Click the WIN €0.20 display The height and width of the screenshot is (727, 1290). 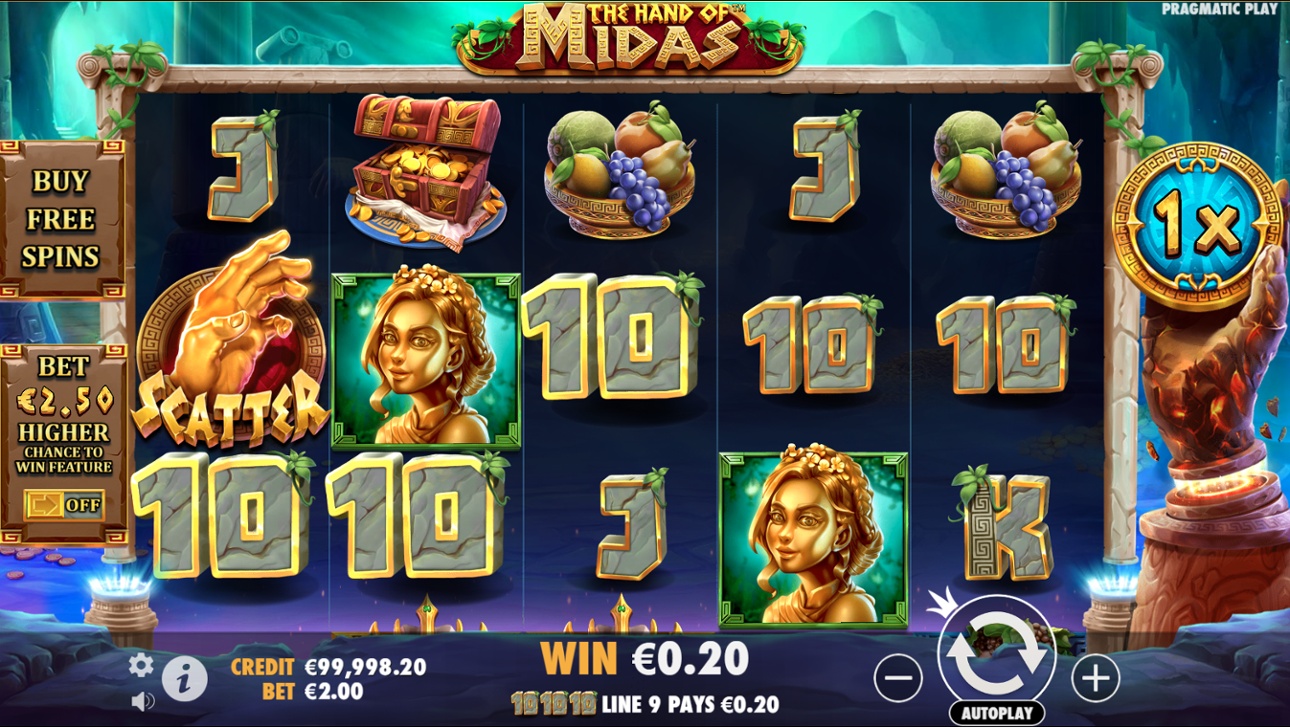click(644, 659)
